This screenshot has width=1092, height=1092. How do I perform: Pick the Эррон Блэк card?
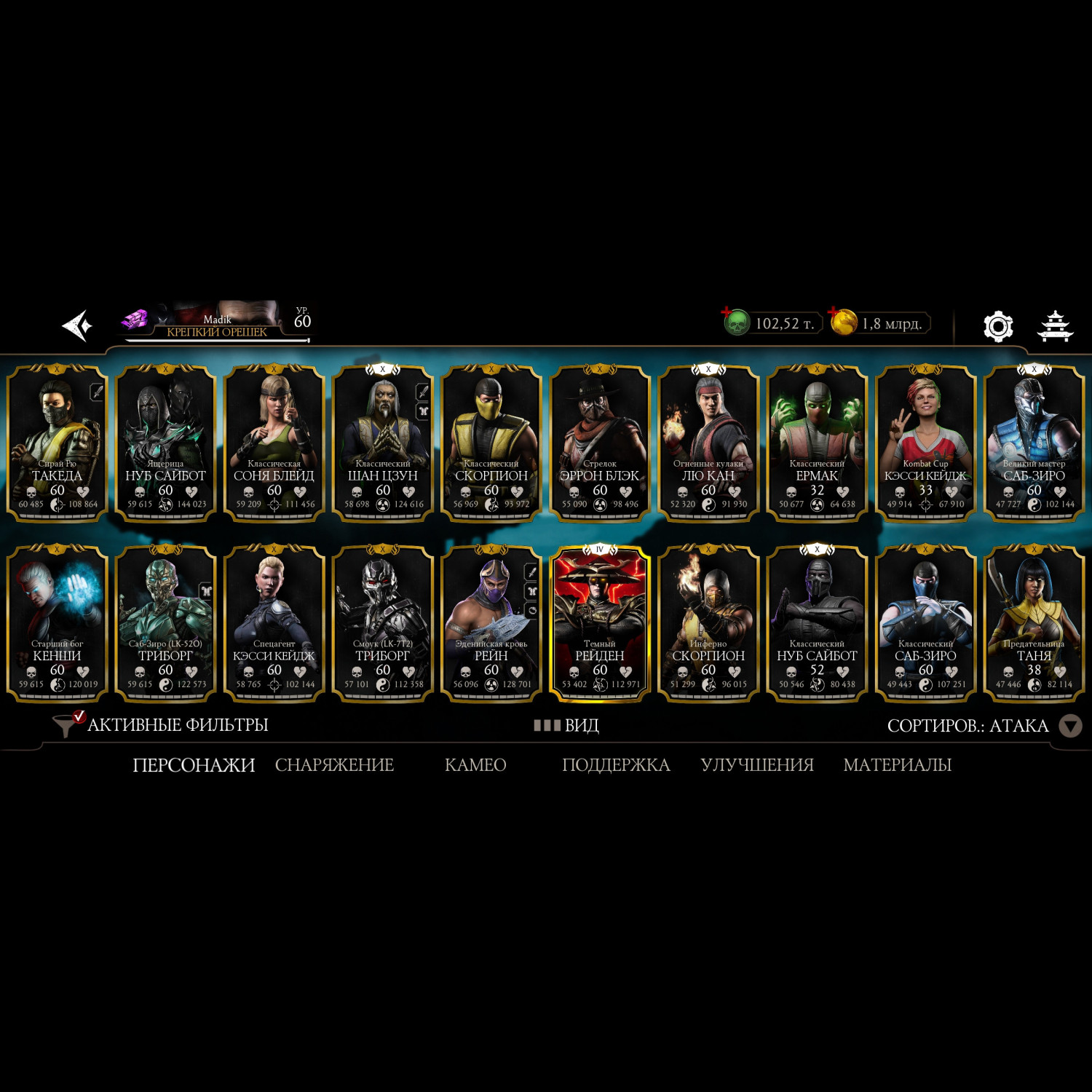599,443
